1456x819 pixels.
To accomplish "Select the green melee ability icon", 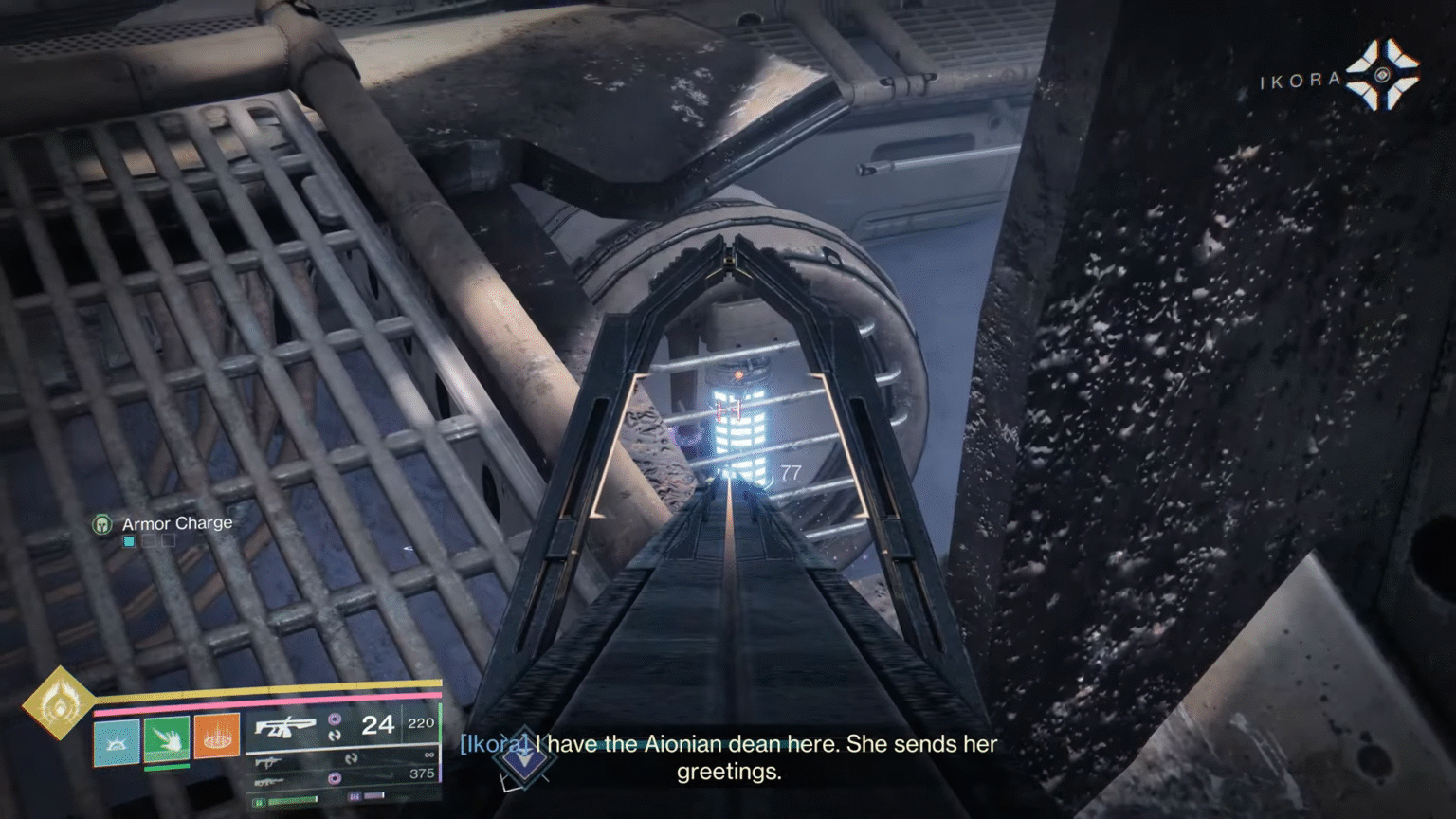I will (x=168, y=740).
